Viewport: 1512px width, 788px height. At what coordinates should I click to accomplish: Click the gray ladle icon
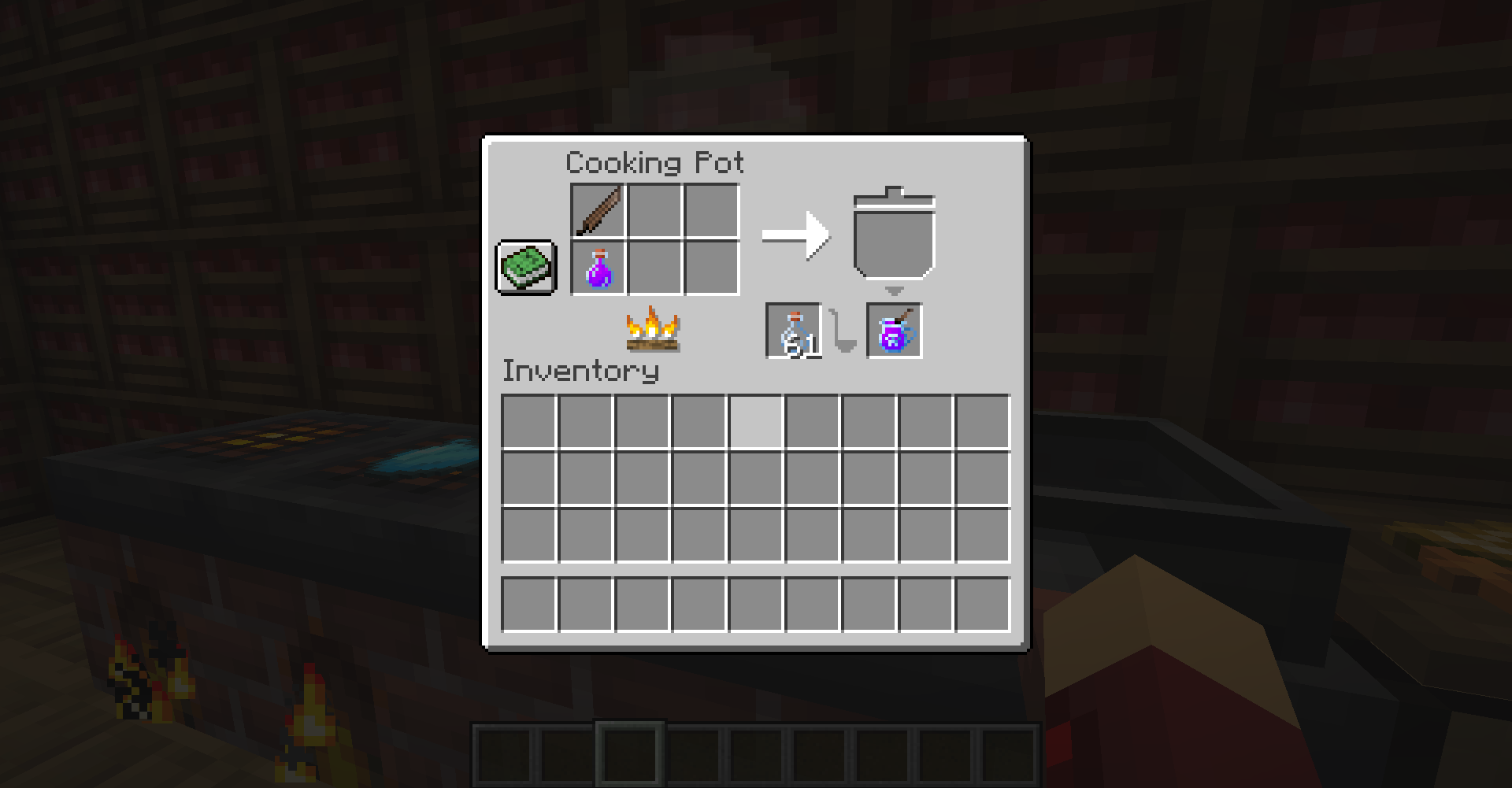coord(842,332)
